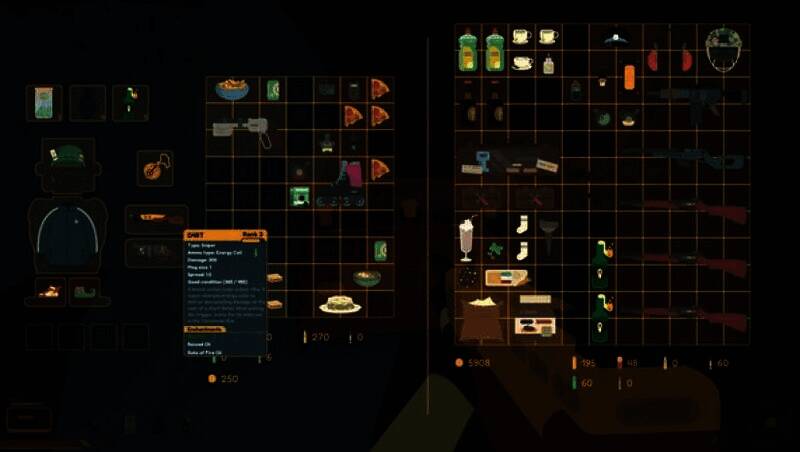Select the campfire equipment slot
The height and width of the screenshot is (452, 800).
click(47, 292)
